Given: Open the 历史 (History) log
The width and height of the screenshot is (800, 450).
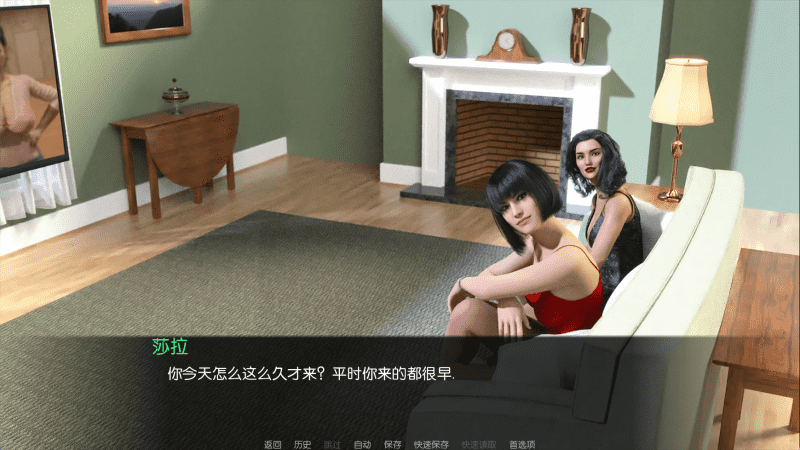Looking at the screenshot, I should tap(302, 444).
